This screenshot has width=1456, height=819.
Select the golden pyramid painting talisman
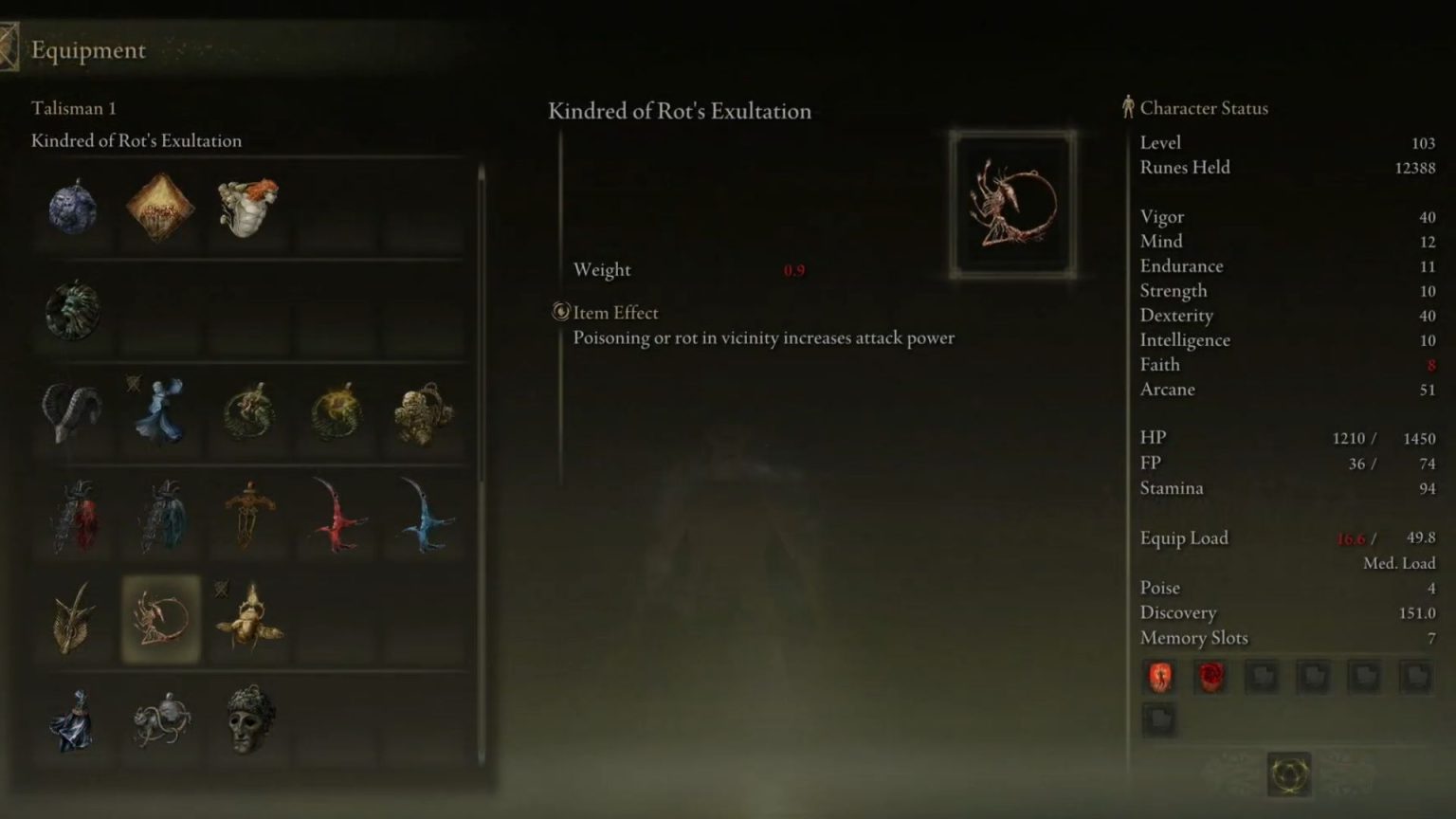pos(160,209)
